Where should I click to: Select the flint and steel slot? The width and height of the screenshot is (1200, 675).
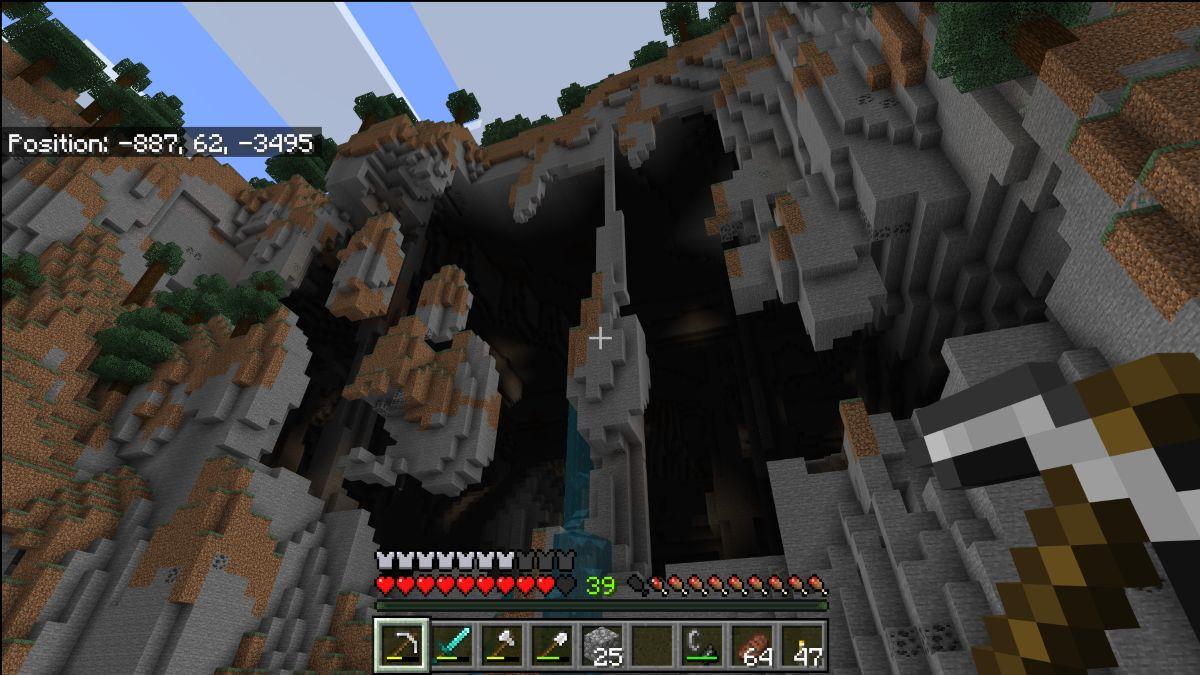(x=702, y=645)
